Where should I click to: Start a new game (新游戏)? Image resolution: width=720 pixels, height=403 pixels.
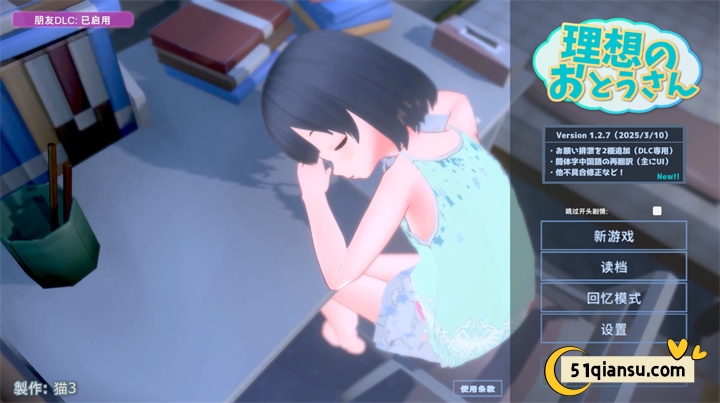pyautogui.click(x=614, y=236)
